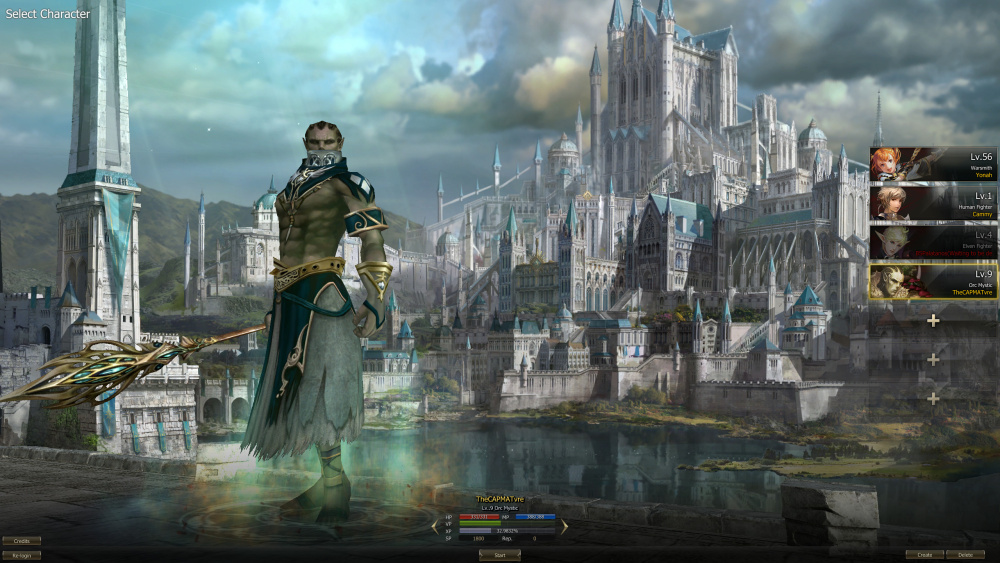Start the game with selected character
Image resolution: width=1000 pixels, height=563 pixels.
click(499, 555)
